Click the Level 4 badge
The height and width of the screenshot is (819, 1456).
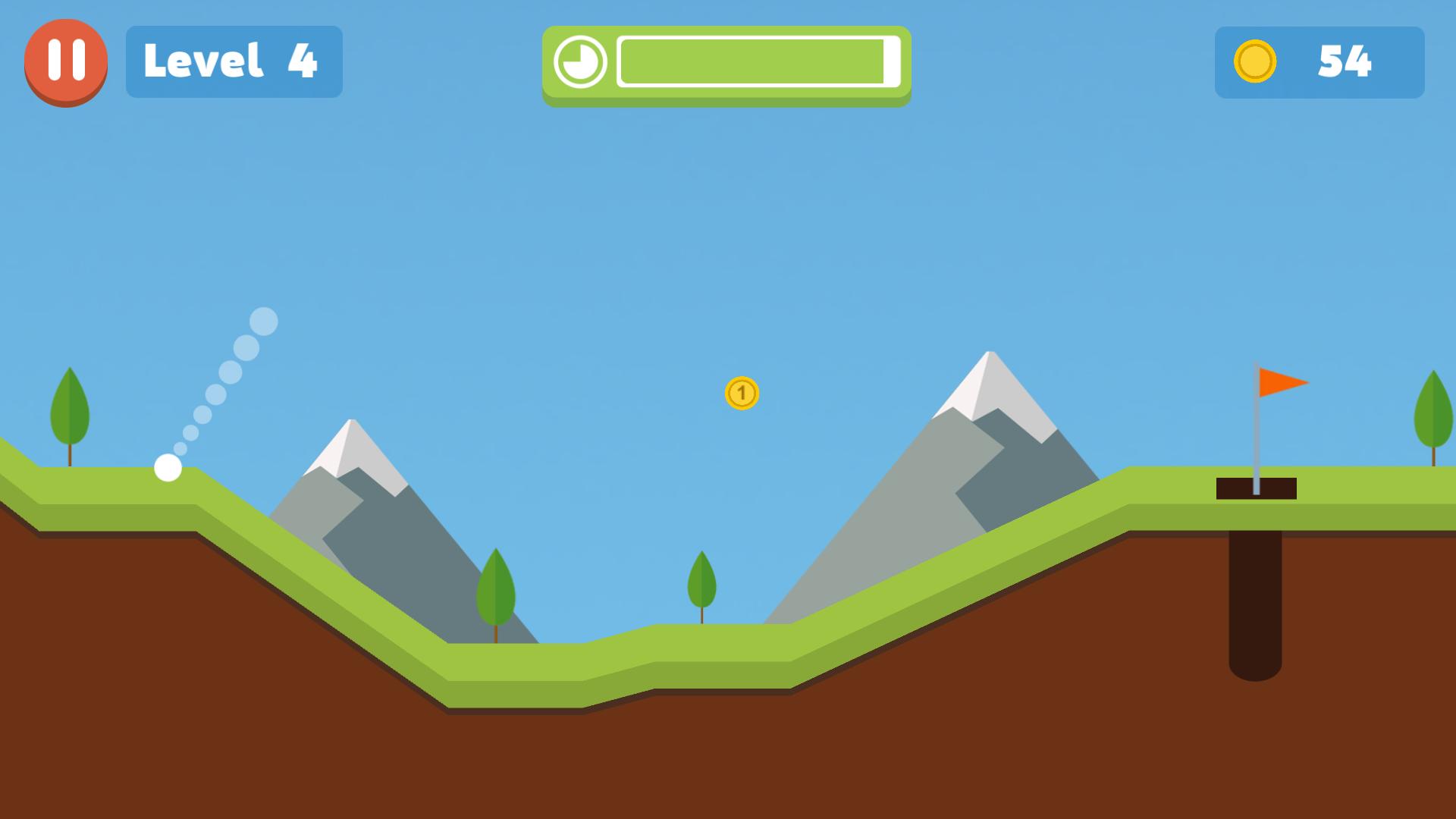click(x=234, y=62)
